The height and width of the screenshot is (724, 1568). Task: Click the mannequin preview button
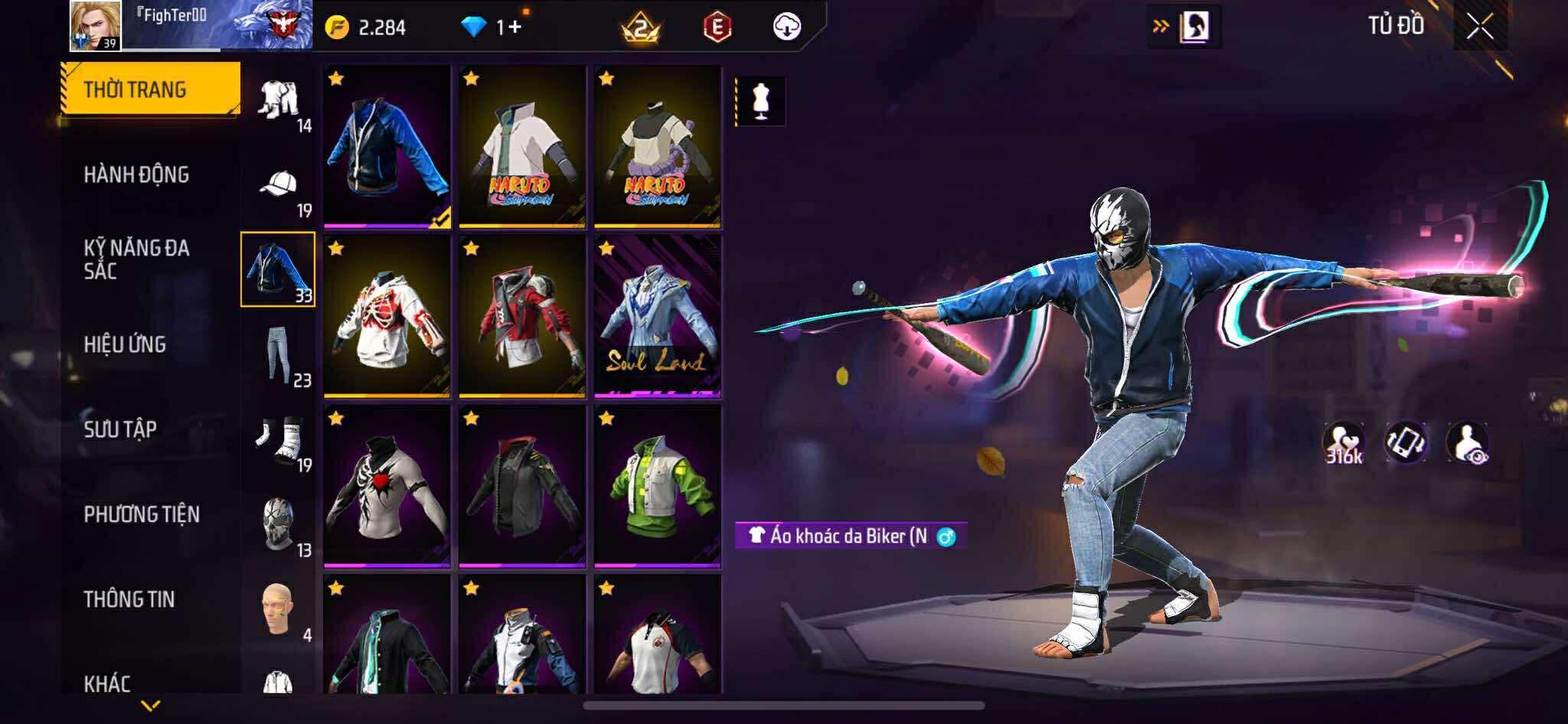(x=760, y=101)
